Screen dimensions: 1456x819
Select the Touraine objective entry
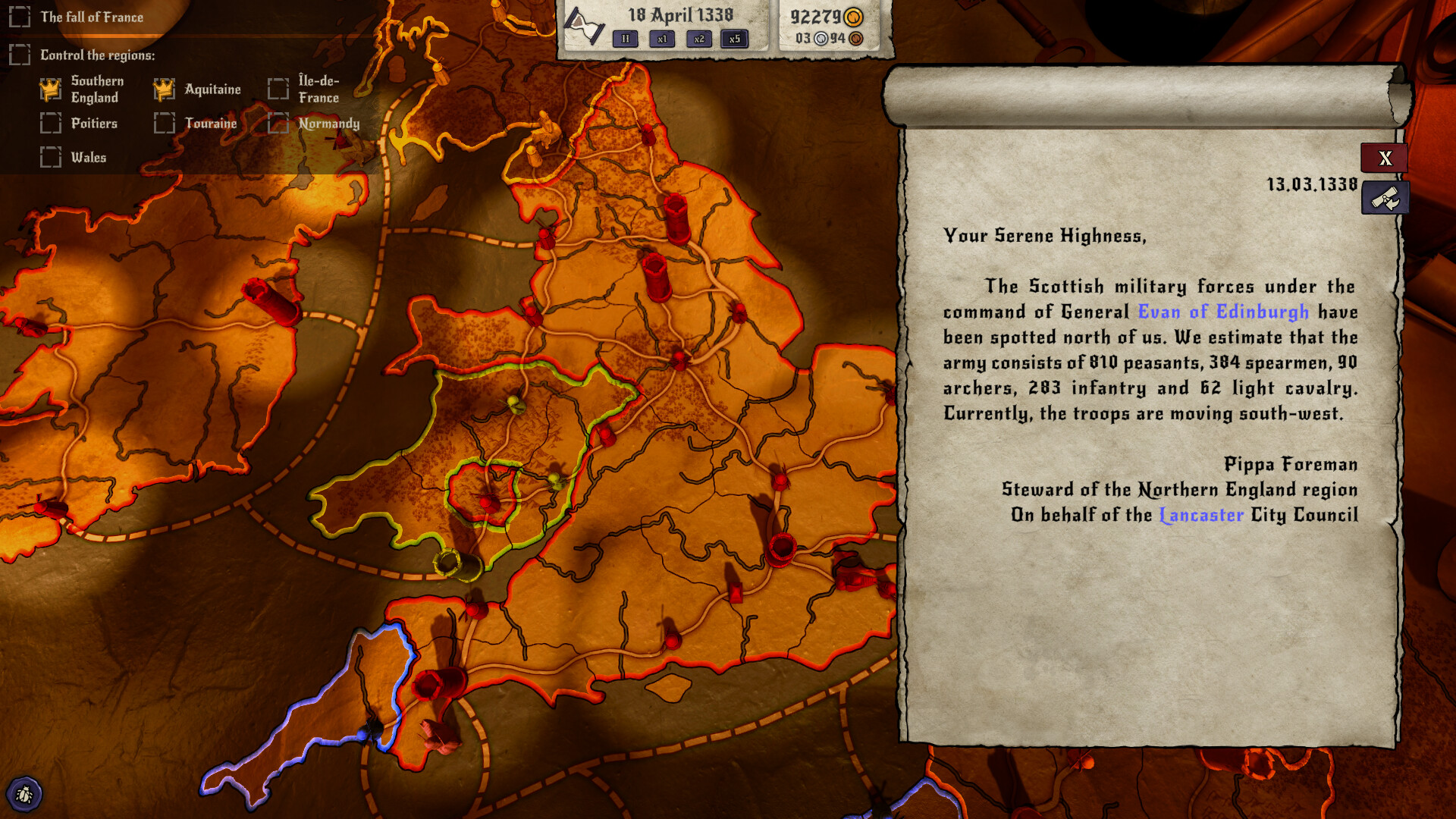point(210,123)
